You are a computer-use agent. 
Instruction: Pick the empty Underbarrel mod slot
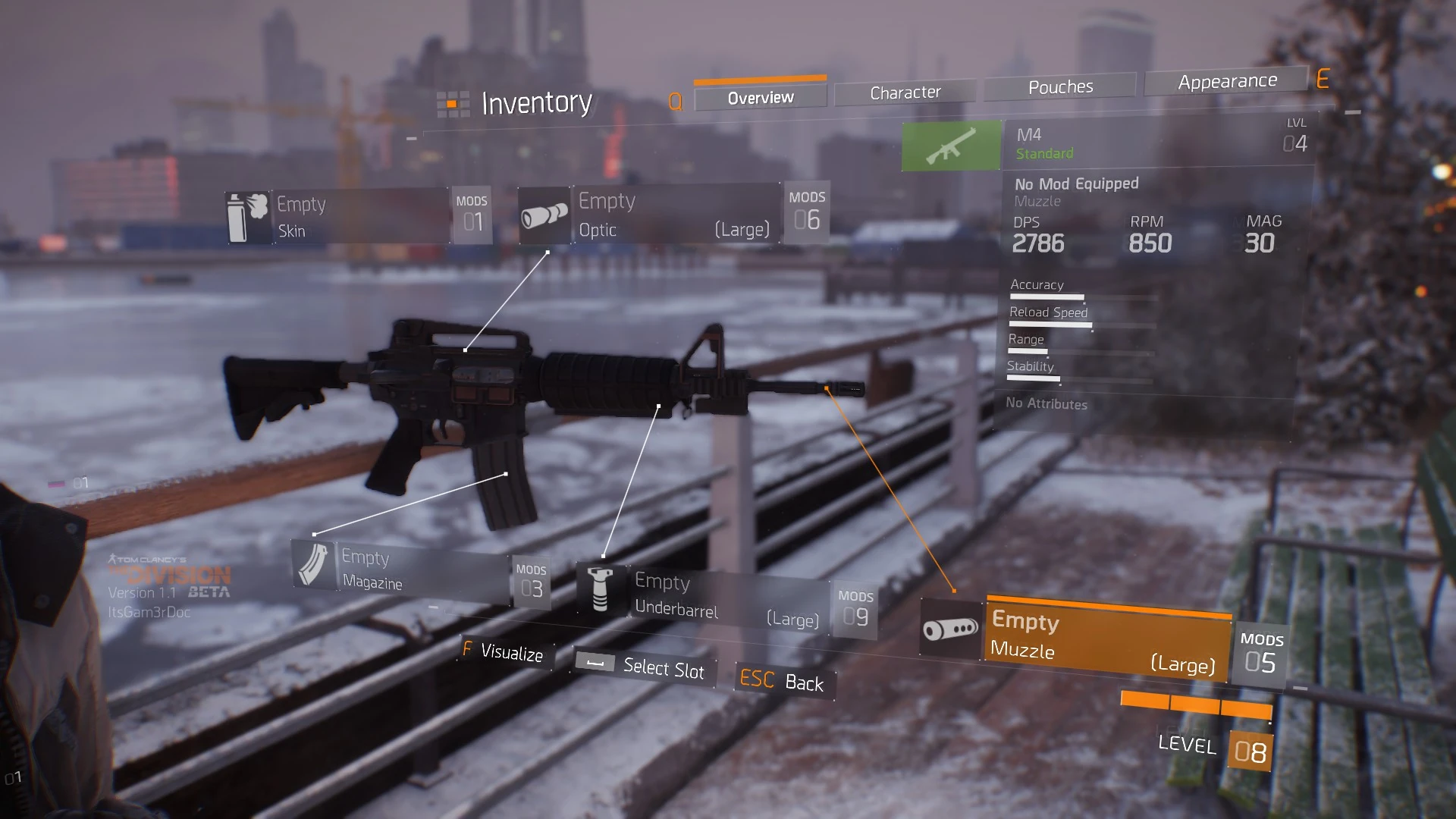click(724, 598)
